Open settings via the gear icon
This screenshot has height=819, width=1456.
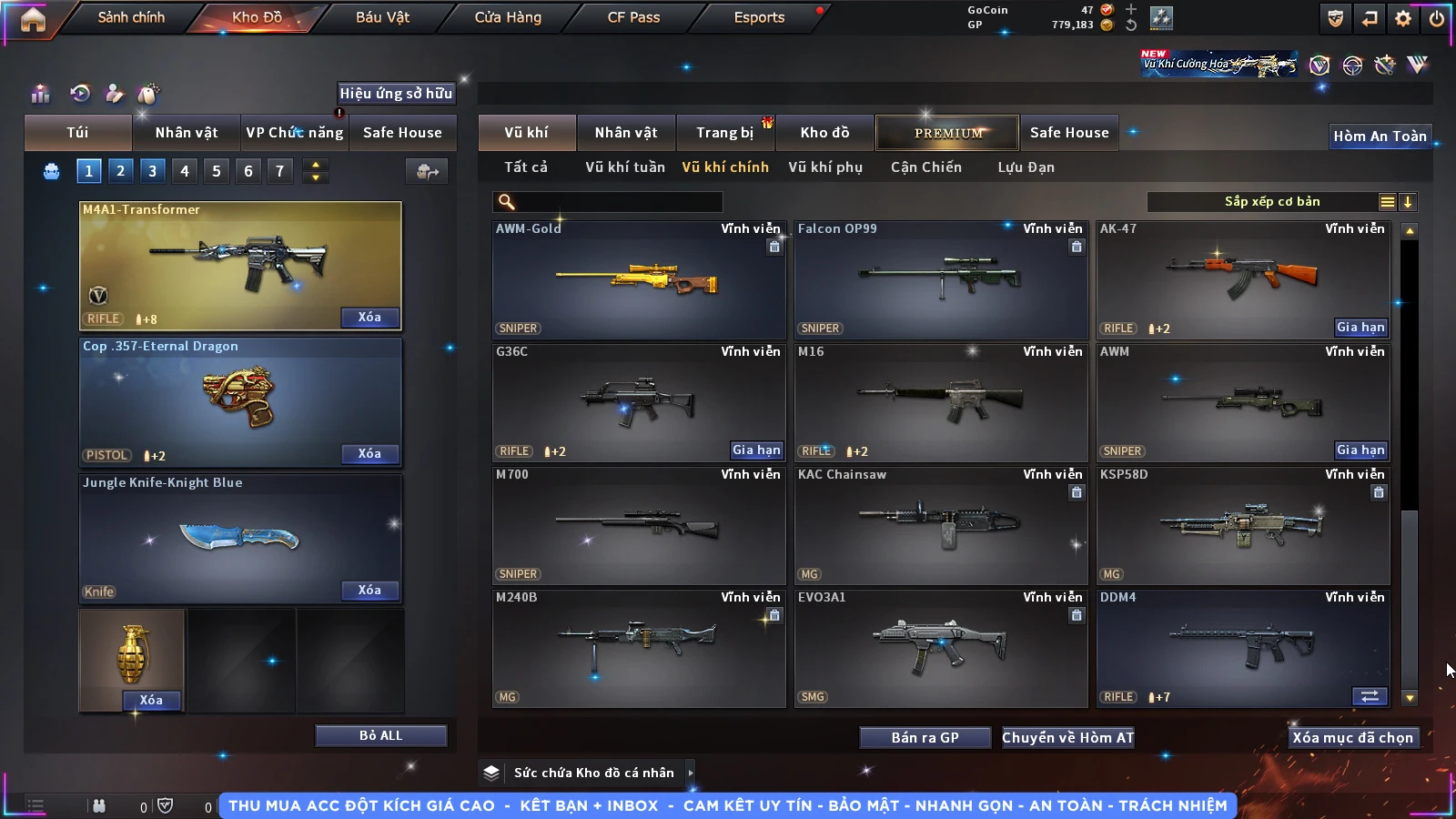pyautogui.click(x=1403, y=18)
